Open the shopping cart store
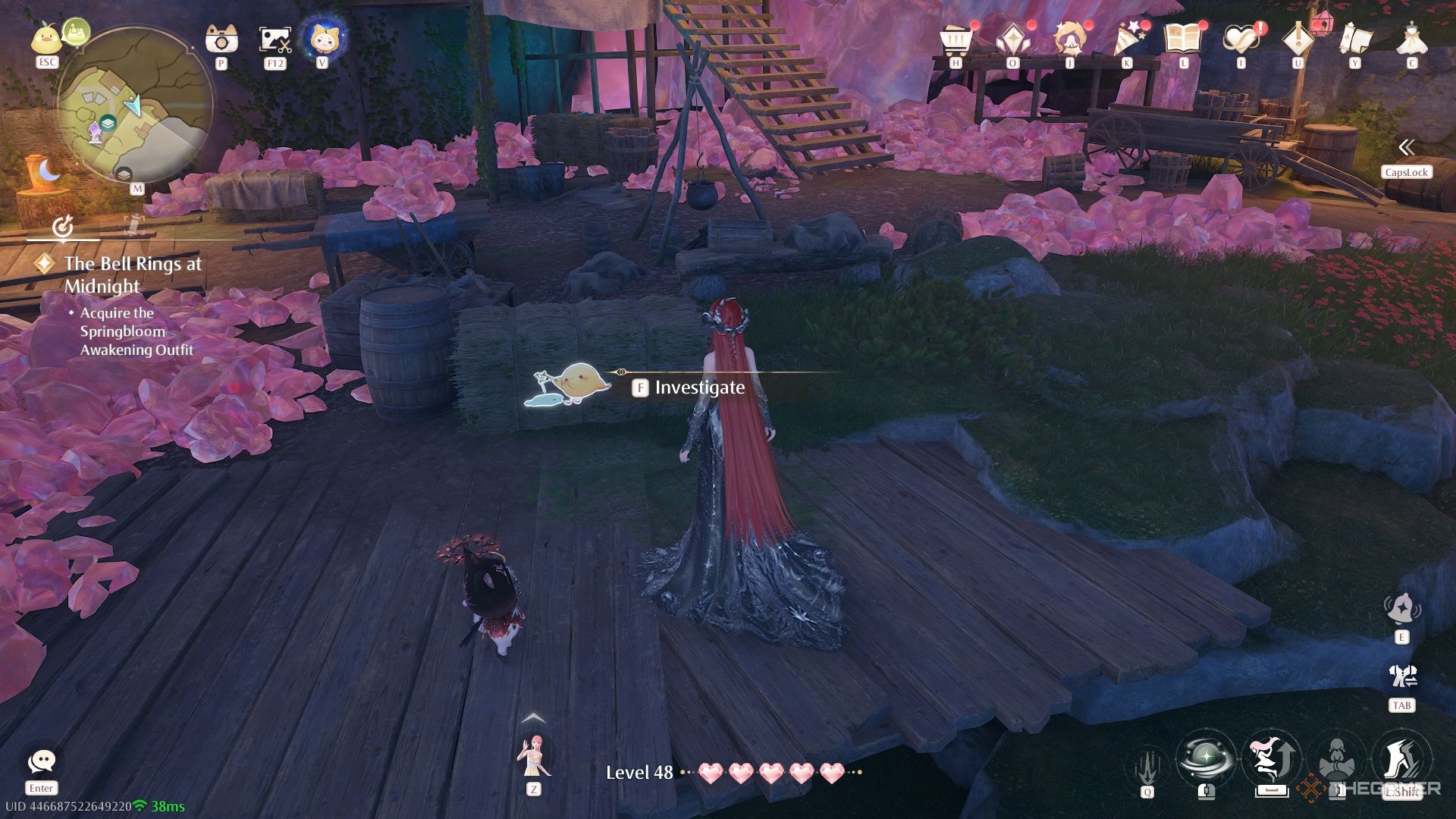This screenshot has height=819, width=1456. (x=955, y=39)
